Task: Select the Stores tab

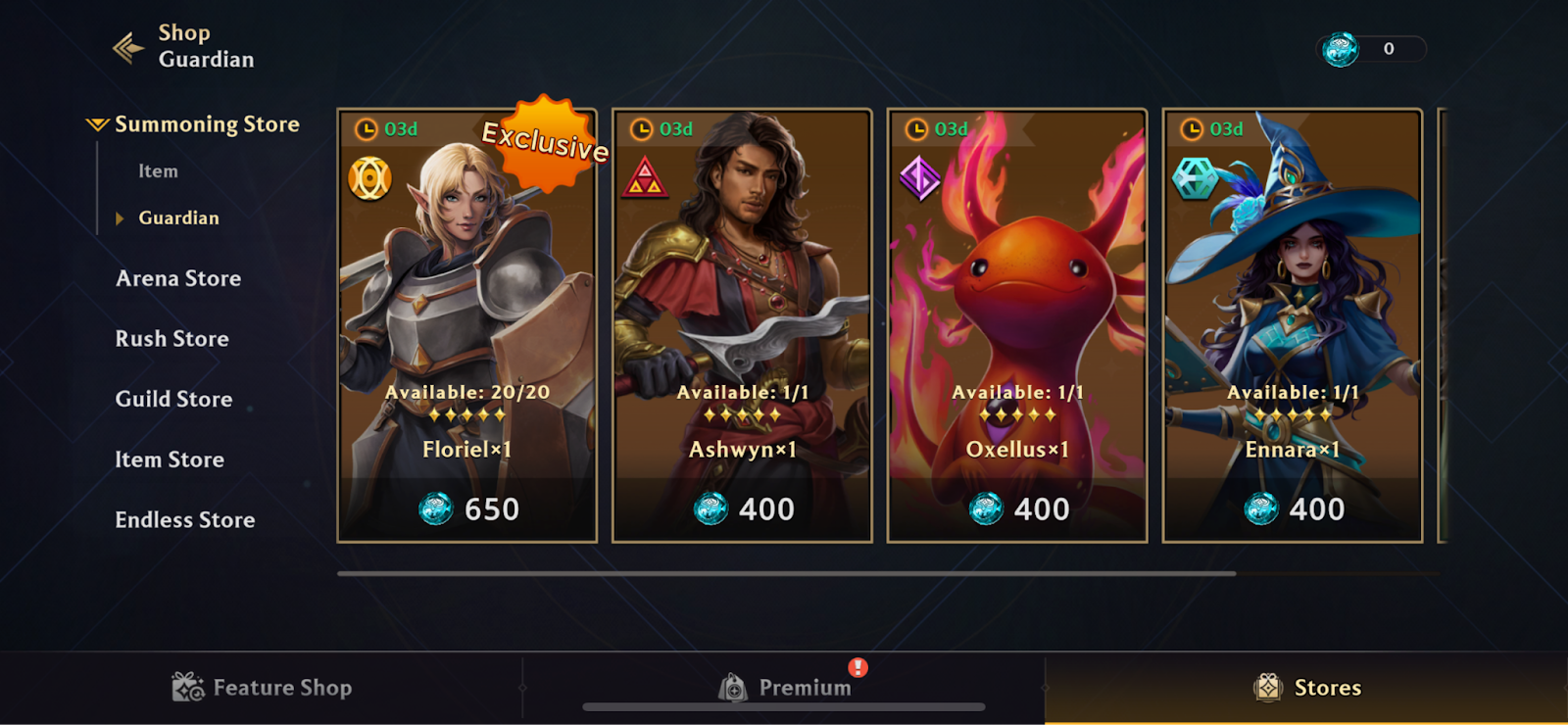Action: tap(1306, 688)
